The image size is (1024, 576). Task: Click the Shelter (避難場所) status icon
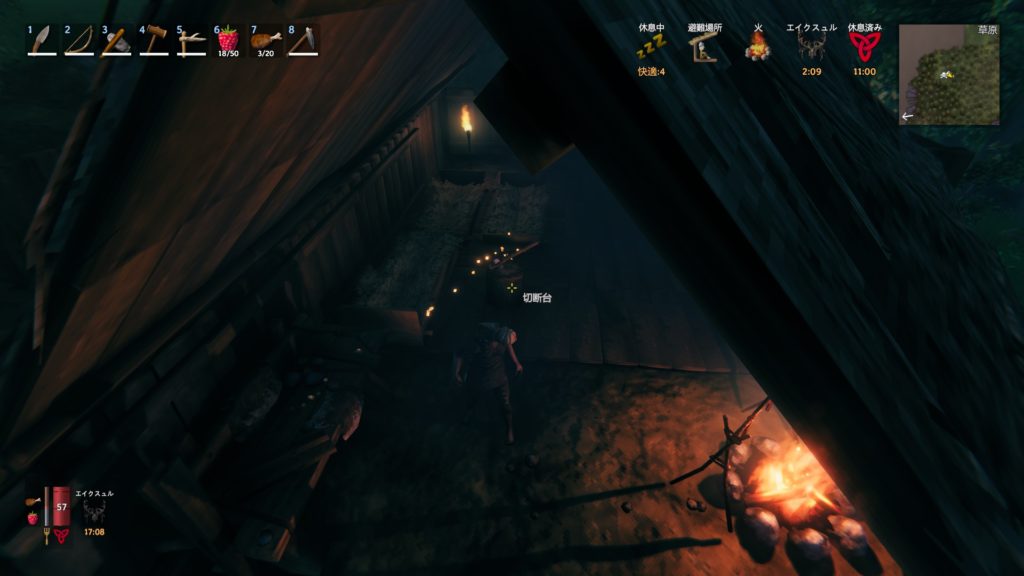click(705, 47)
